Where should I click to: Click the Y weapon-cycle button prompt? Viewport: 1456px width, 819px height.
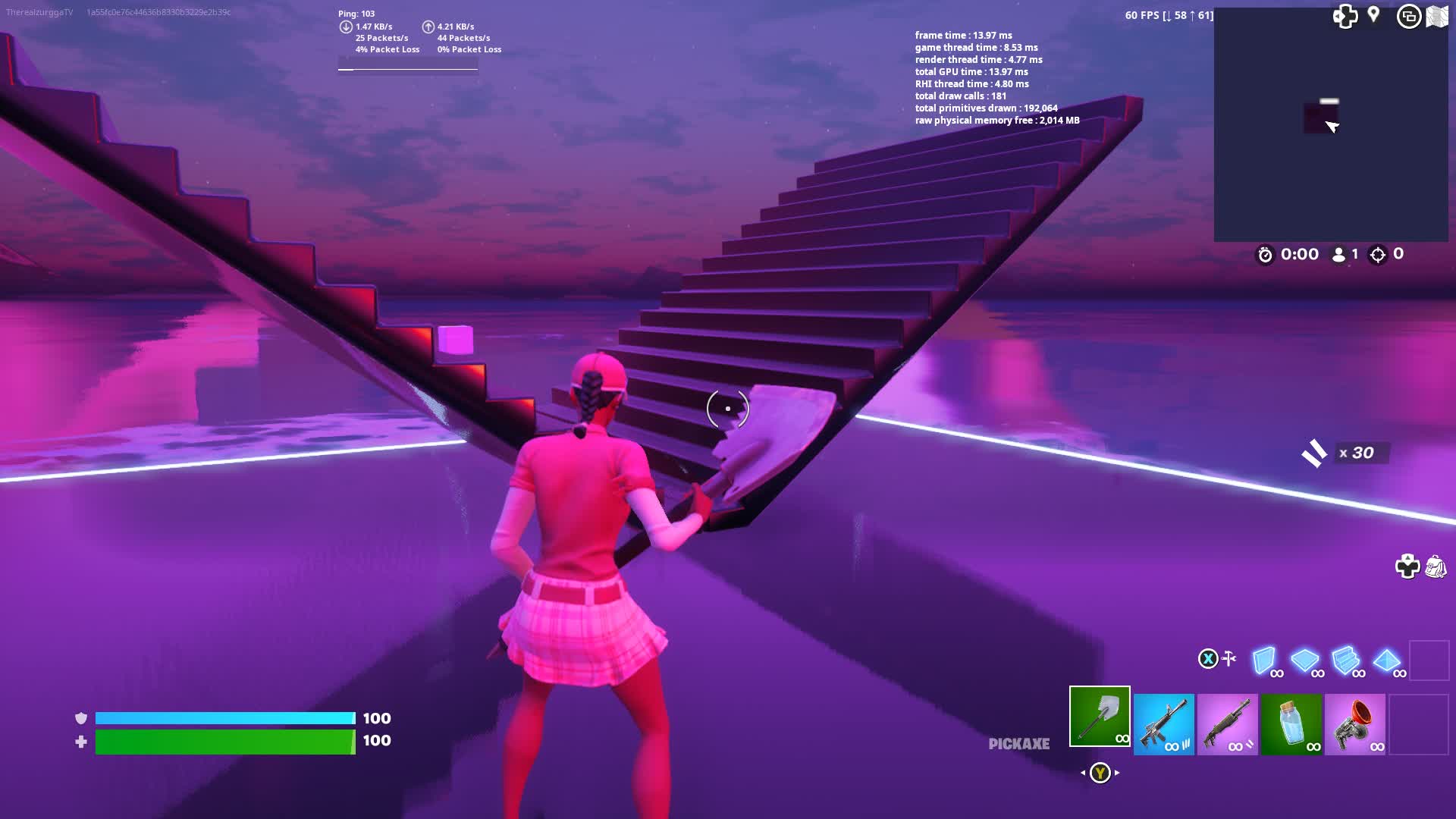click(x=1099, y=771)
